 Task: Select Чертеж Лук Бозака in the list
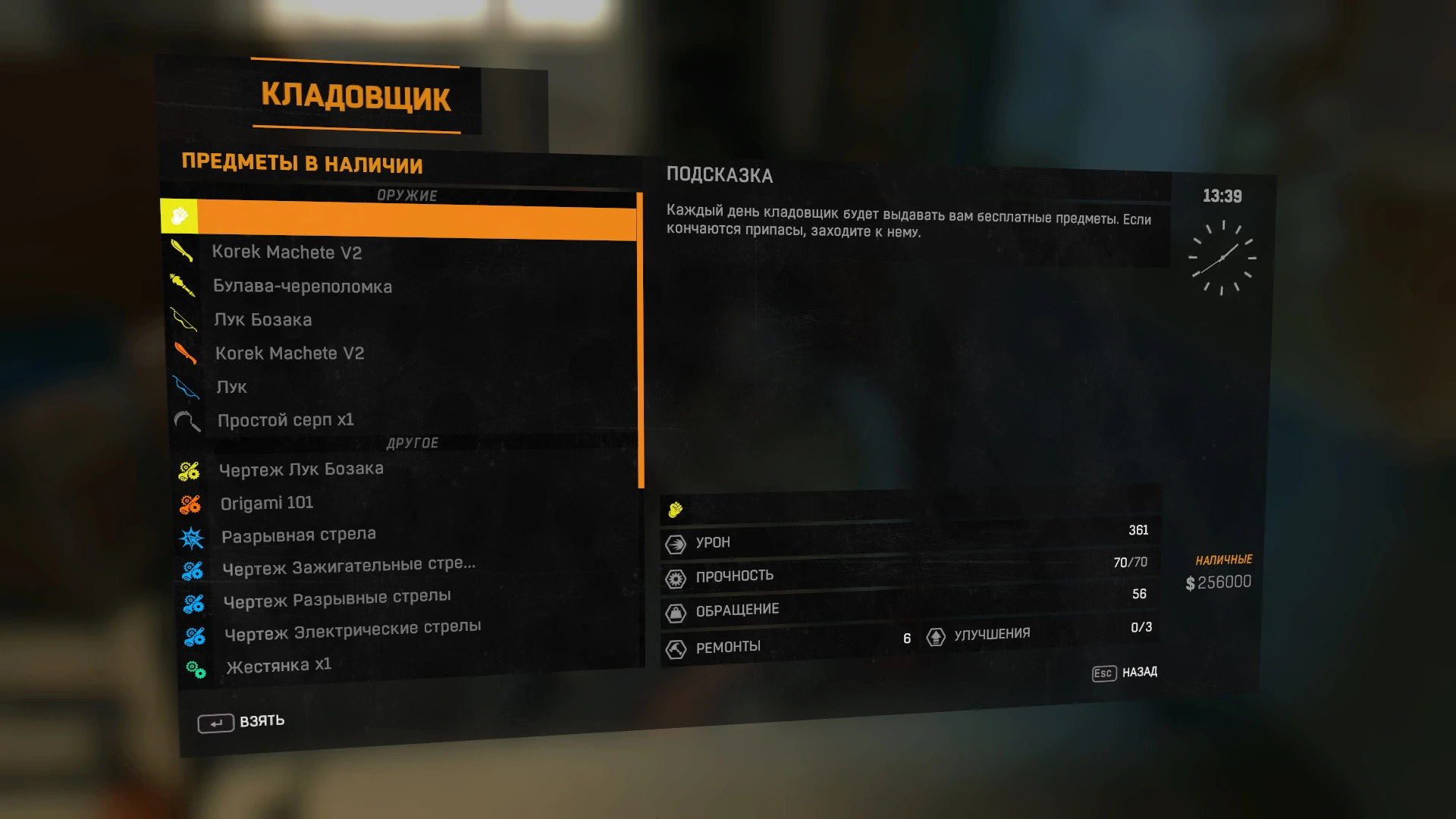point(301,469)
